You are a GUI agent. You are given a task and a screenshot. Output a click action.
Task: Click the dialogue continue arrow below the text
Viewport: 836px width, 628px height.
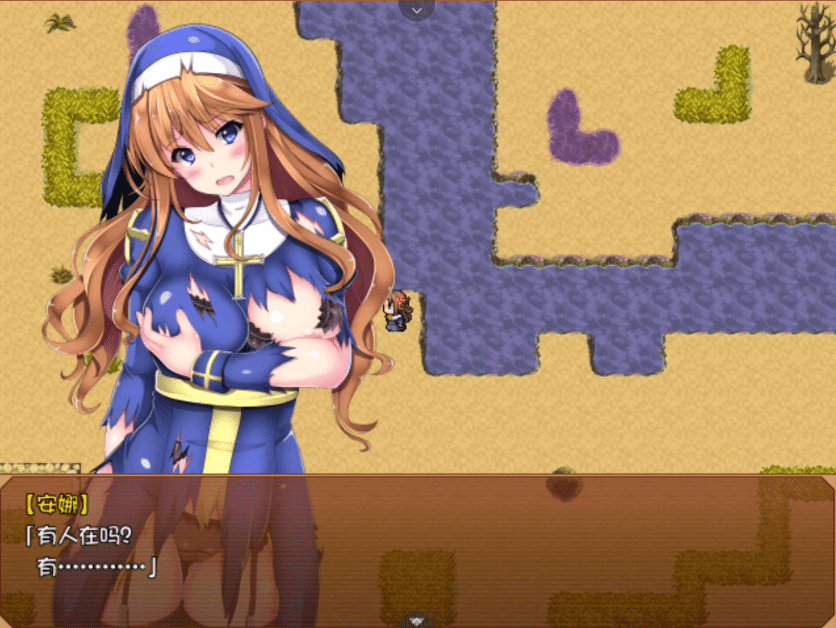(x=418, y=620)
